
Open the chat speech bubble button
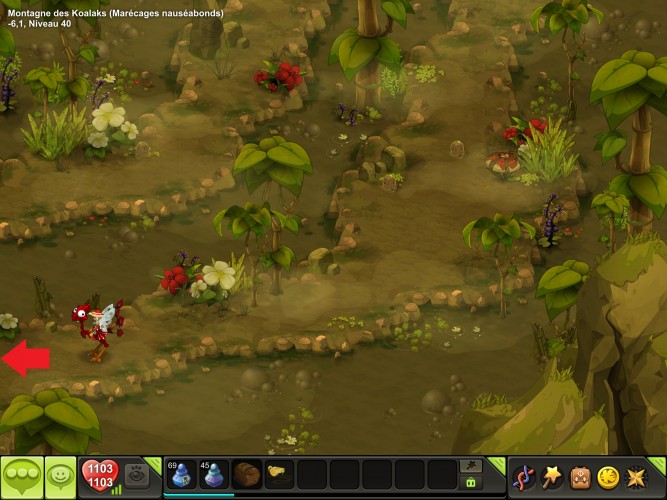point(21,476)
